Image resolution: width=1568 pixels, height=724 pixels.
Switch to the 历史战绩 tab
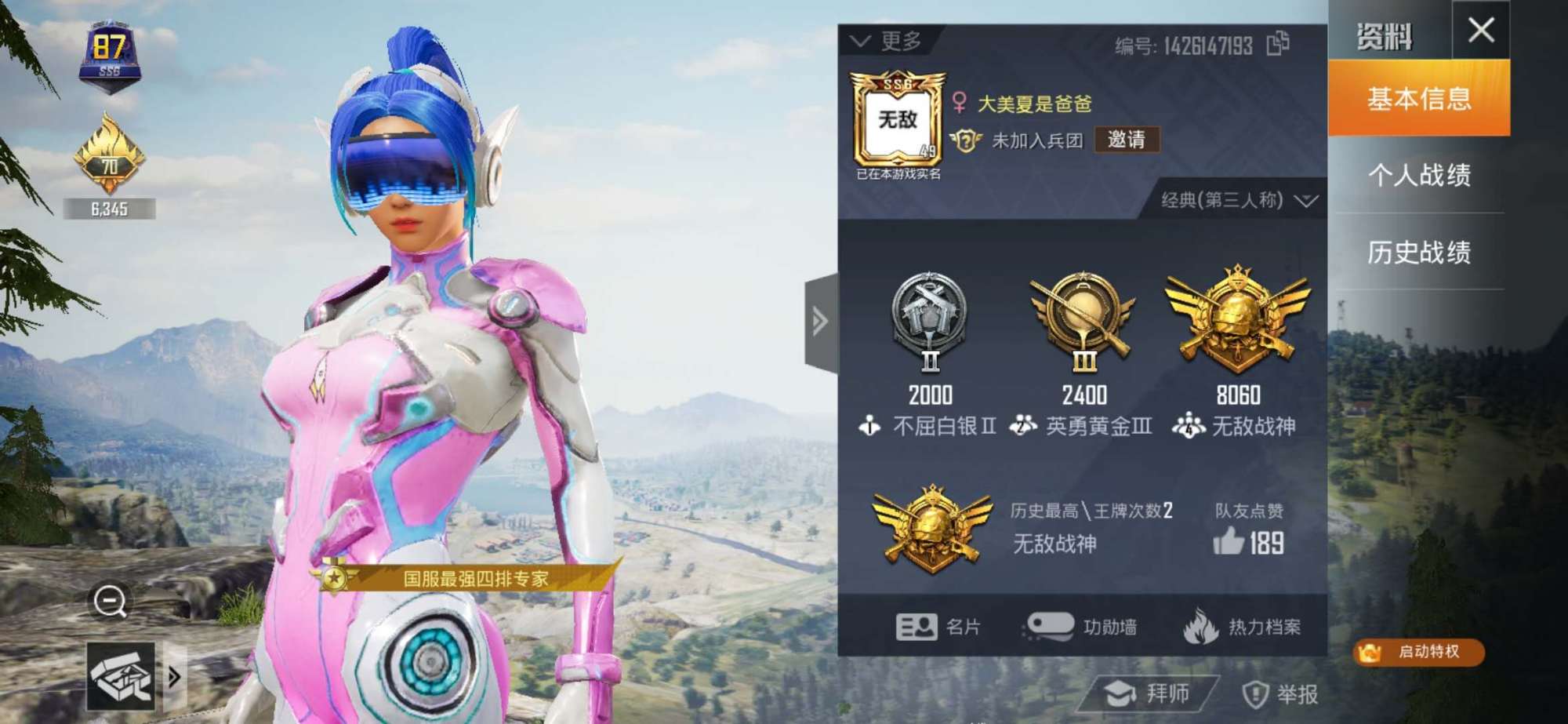1421,252
